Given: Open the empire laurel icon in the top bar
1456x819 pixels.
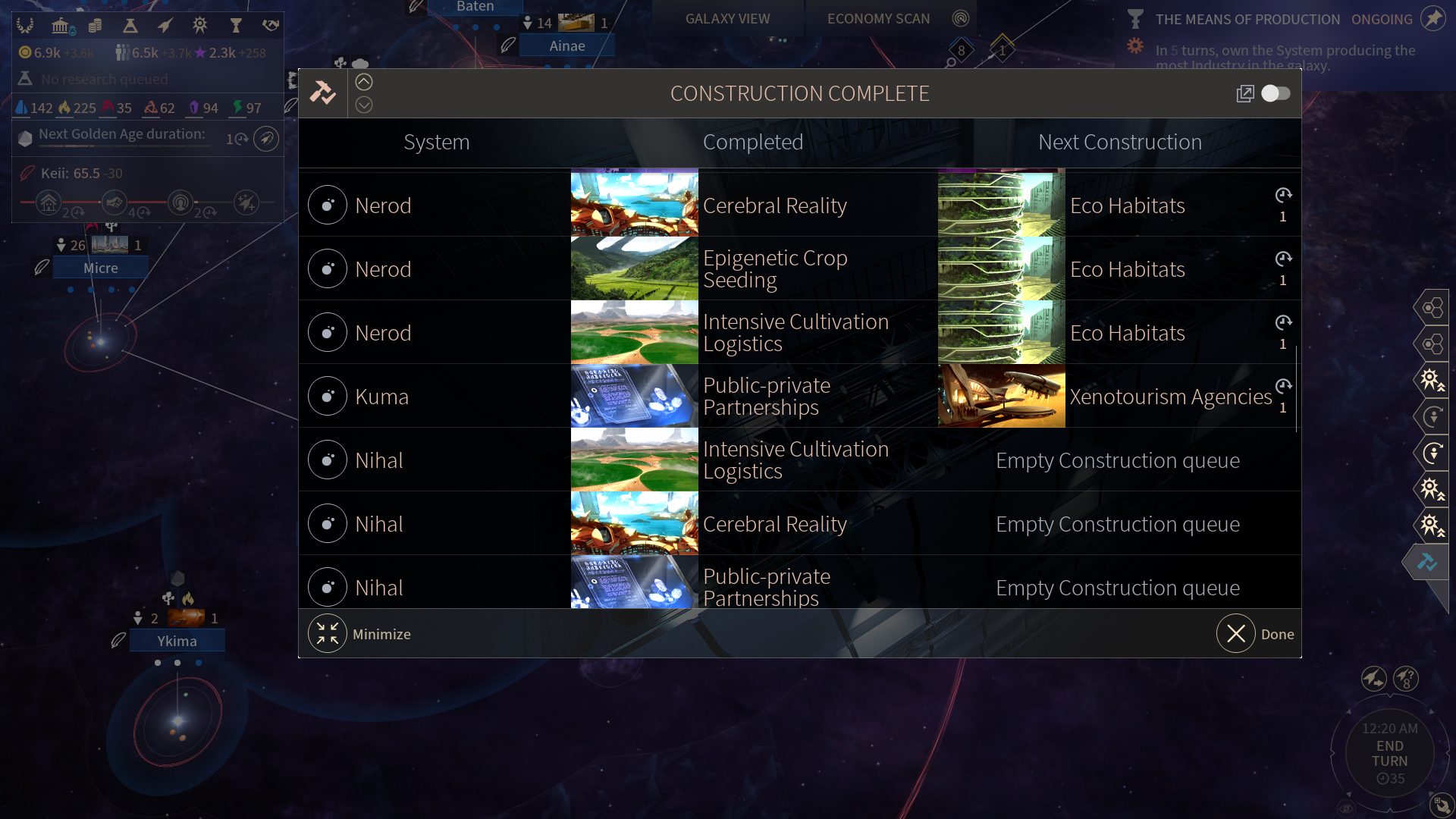Looking at the screenshot, I should tap(25, 27).
